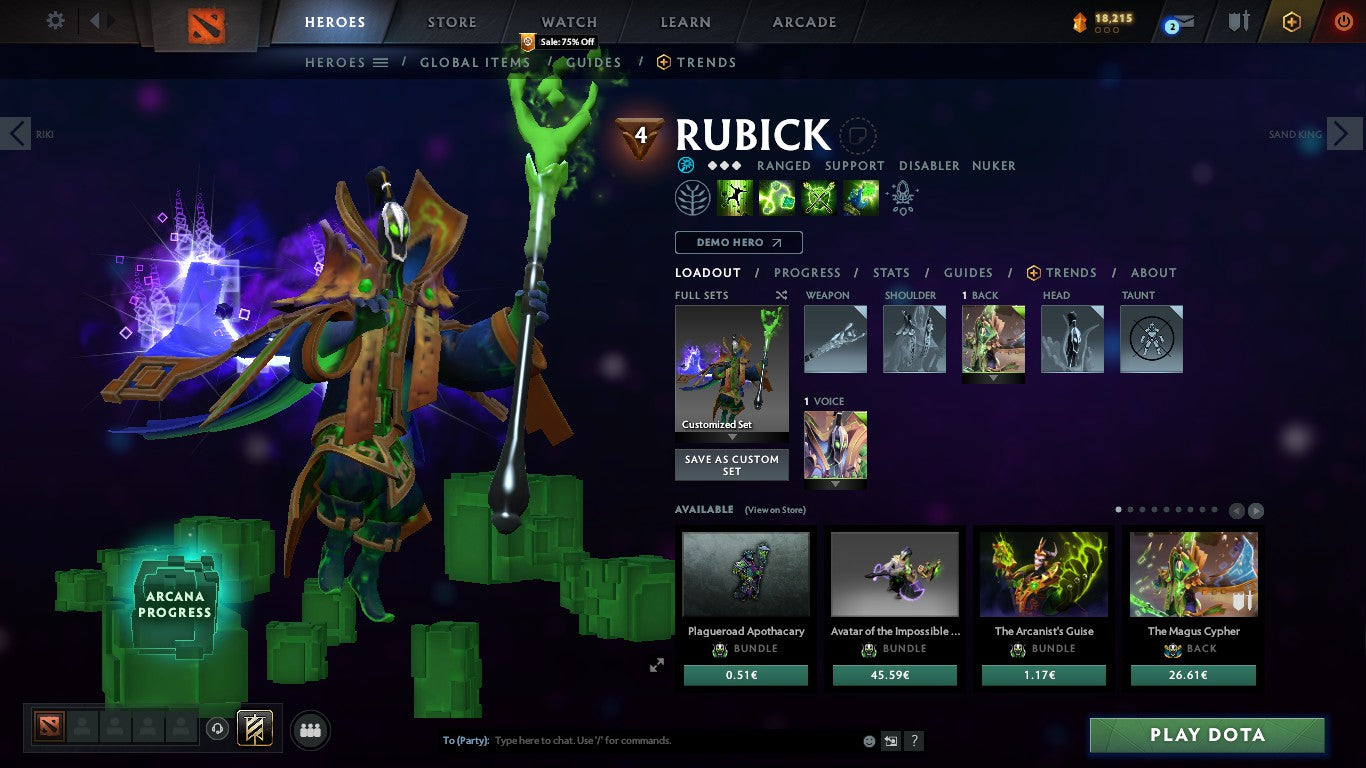Click next page dot in available items pagination
This screenshot has height=768, width=1366.
pyautogui.click(x=1131, y=509)
